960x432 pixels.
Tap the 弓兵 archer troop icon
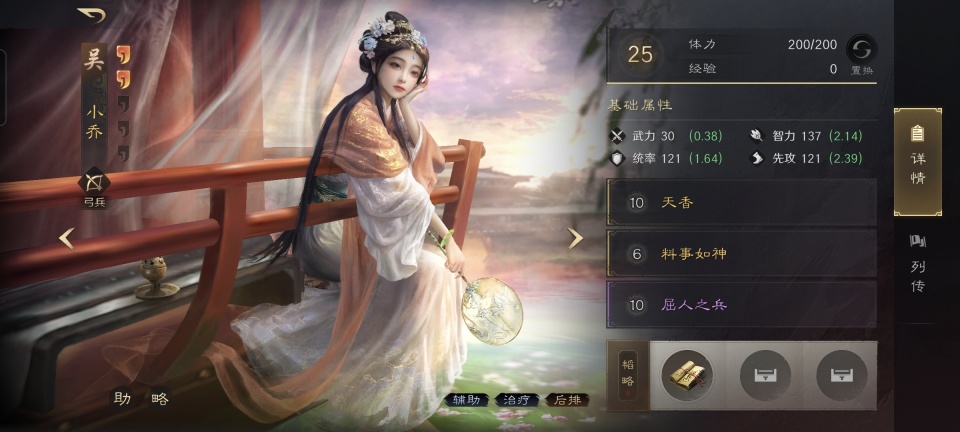point(94,186)
